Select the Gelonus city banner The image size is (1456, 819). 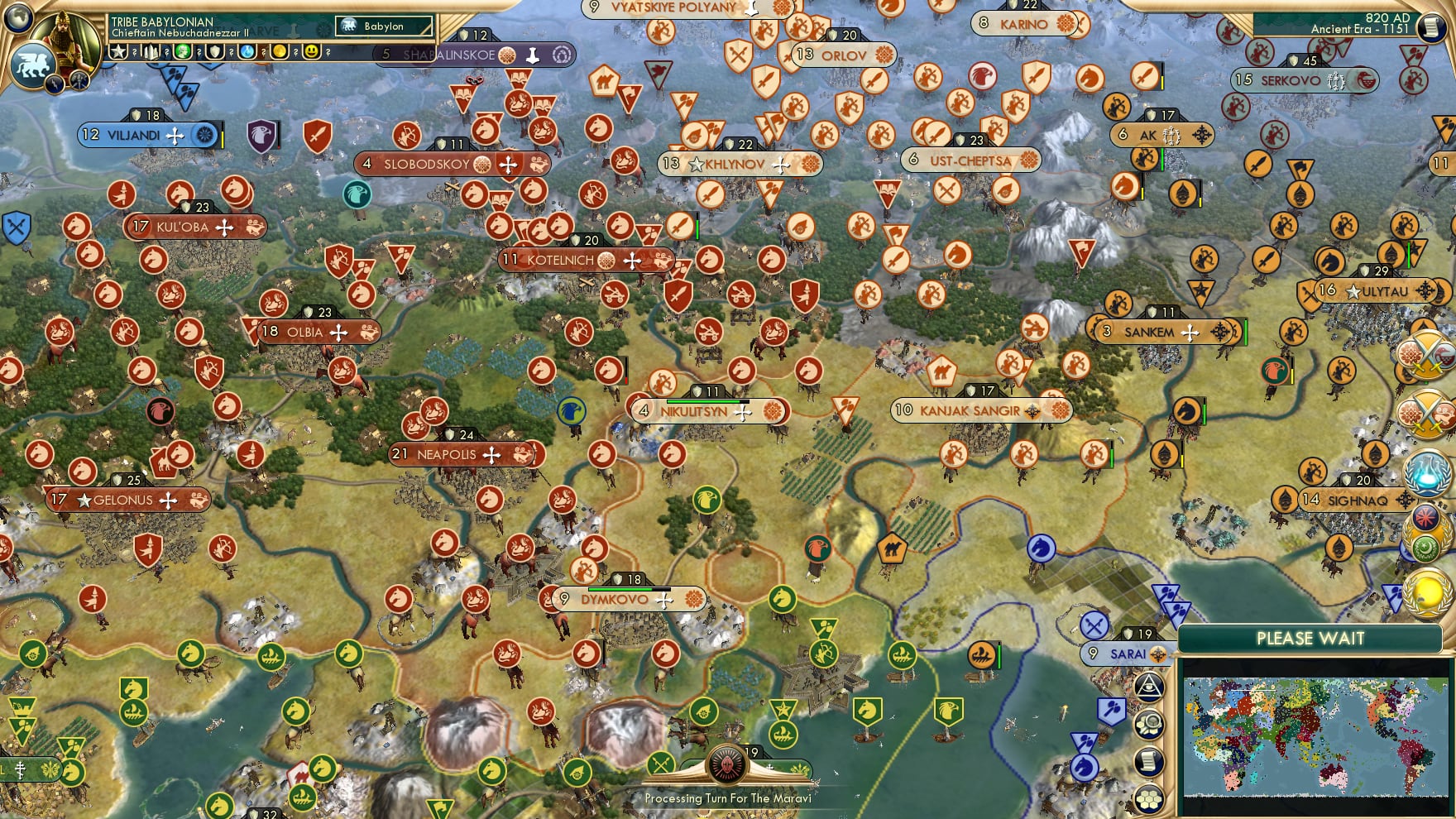click(x=124, y=500)
